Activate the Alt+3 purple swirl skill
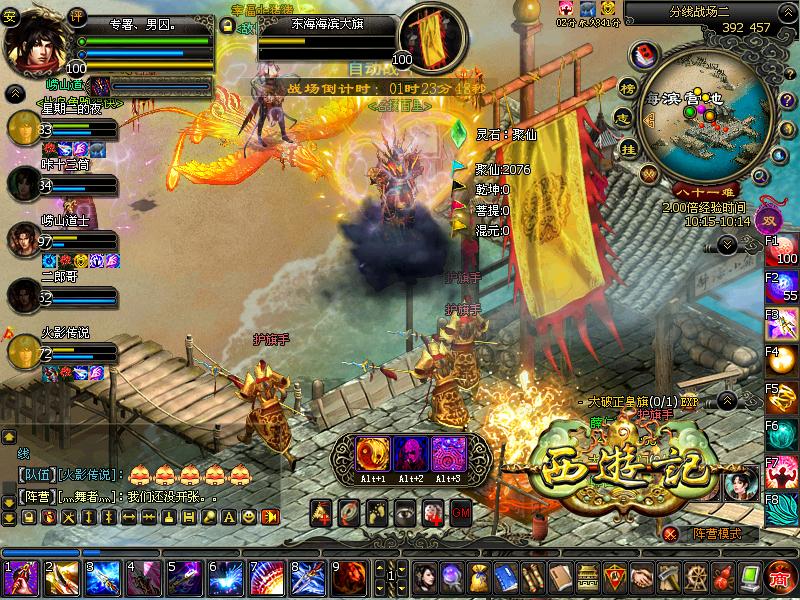The width and height of the screenshot is (800, 600). [x=448, y=455]
